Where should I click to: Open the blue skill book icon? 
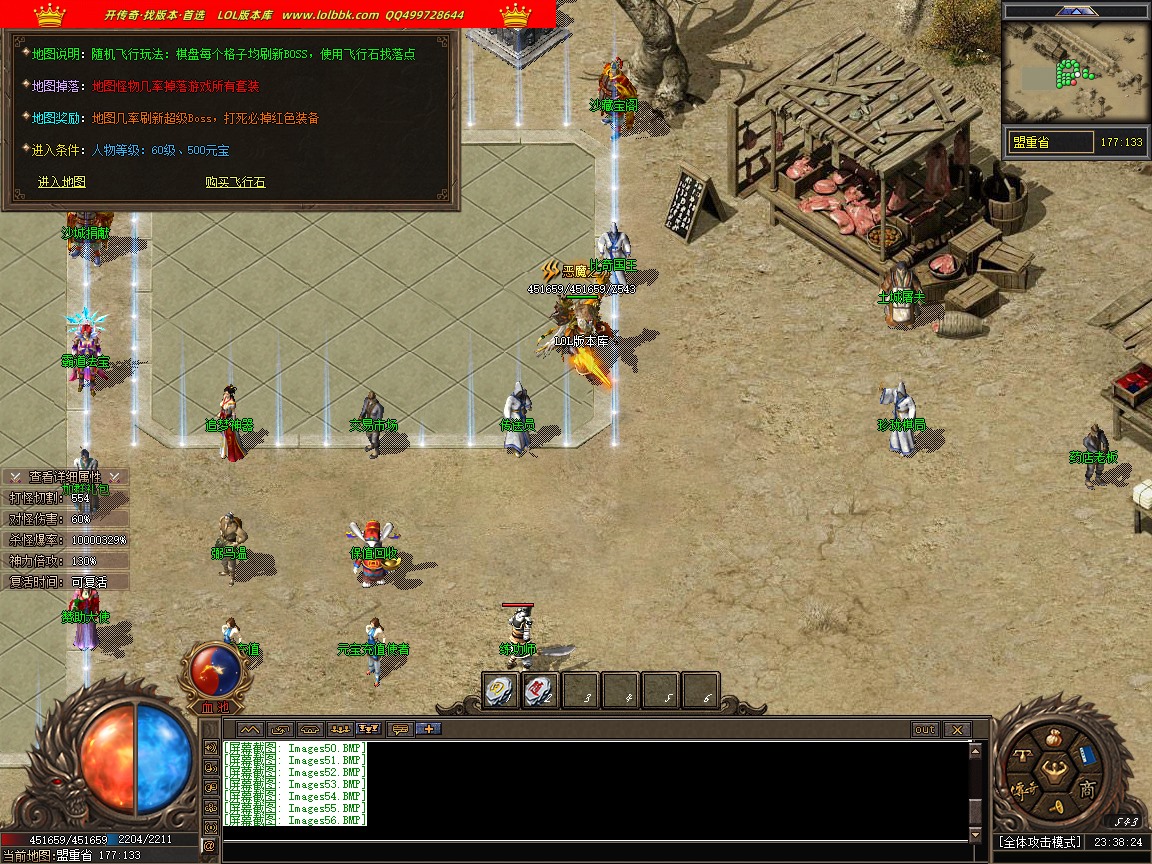(x=1089, y=757)
